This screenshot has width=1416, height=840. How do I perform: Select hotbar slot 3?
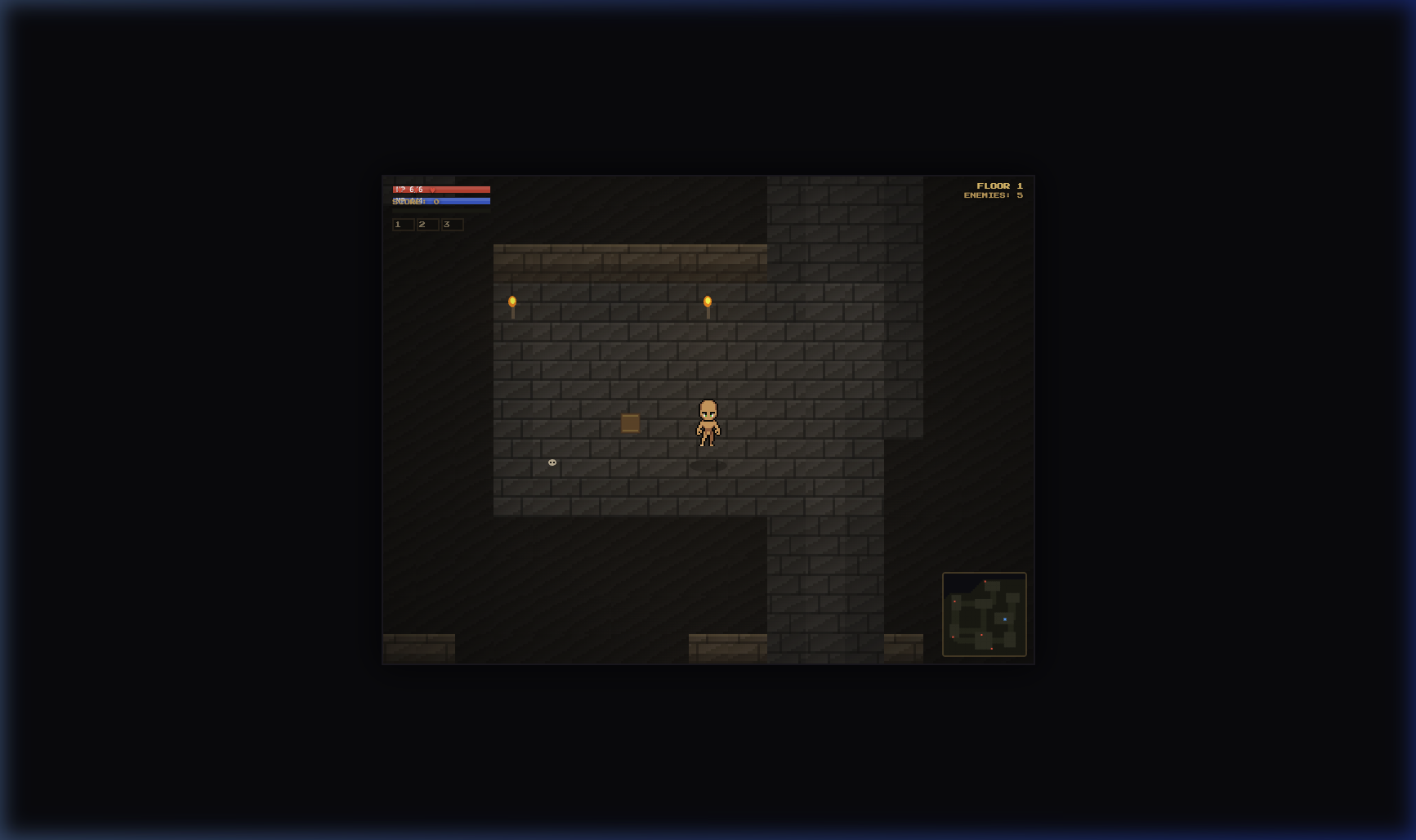451,225
